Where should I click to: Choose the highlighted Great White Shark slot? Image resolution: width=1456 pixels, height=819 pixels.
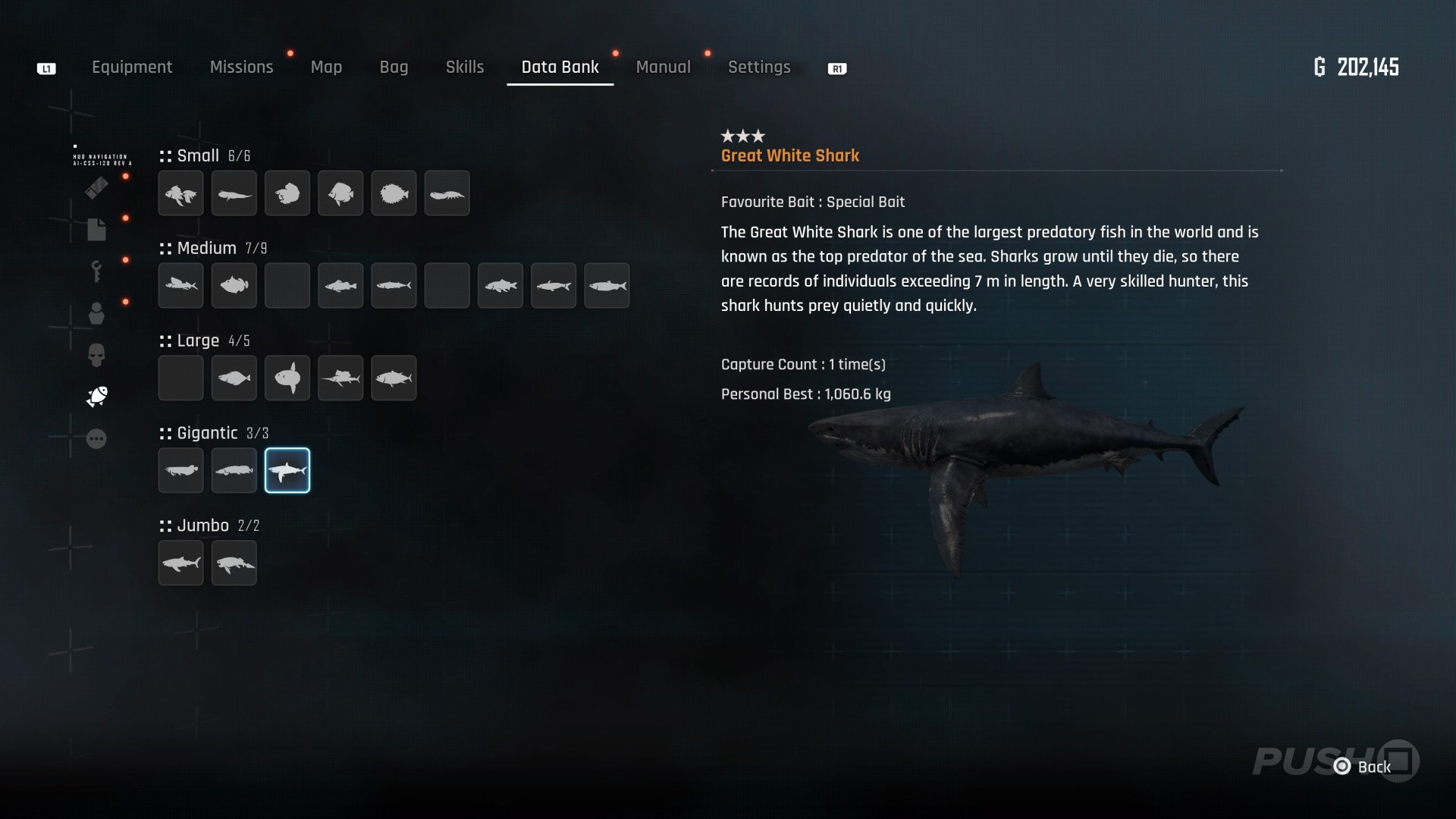tap(287, 470)
